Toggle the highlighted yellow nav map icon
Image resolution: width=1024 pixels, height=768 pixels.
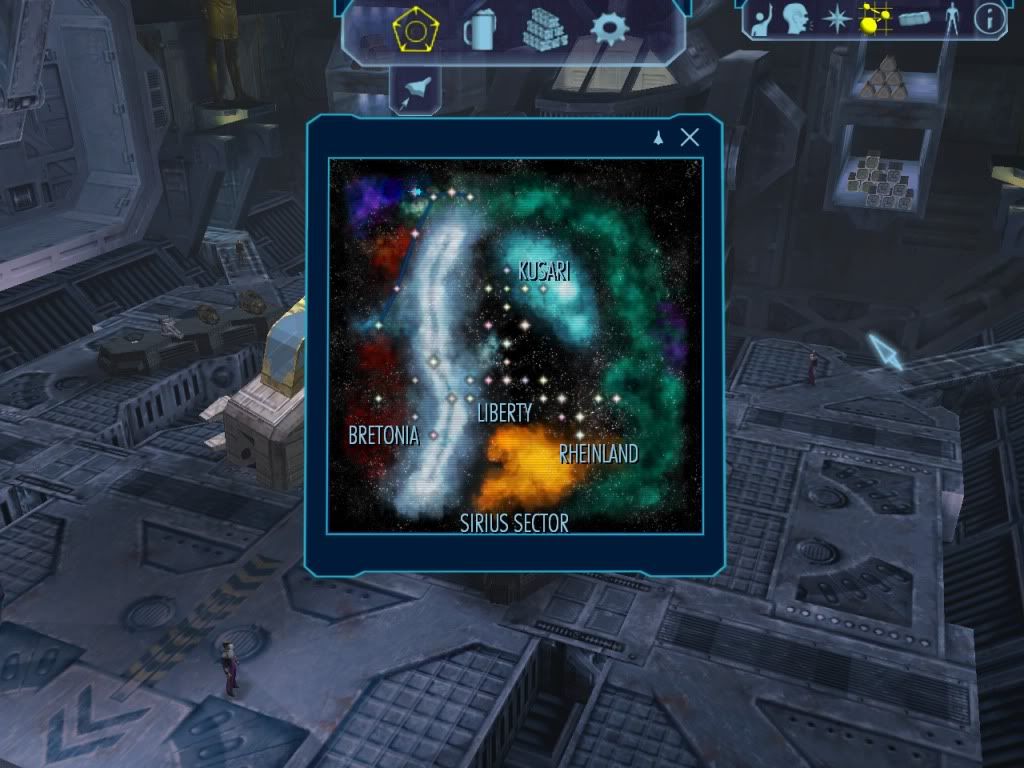pyautogui.click(x=874, y=19)
